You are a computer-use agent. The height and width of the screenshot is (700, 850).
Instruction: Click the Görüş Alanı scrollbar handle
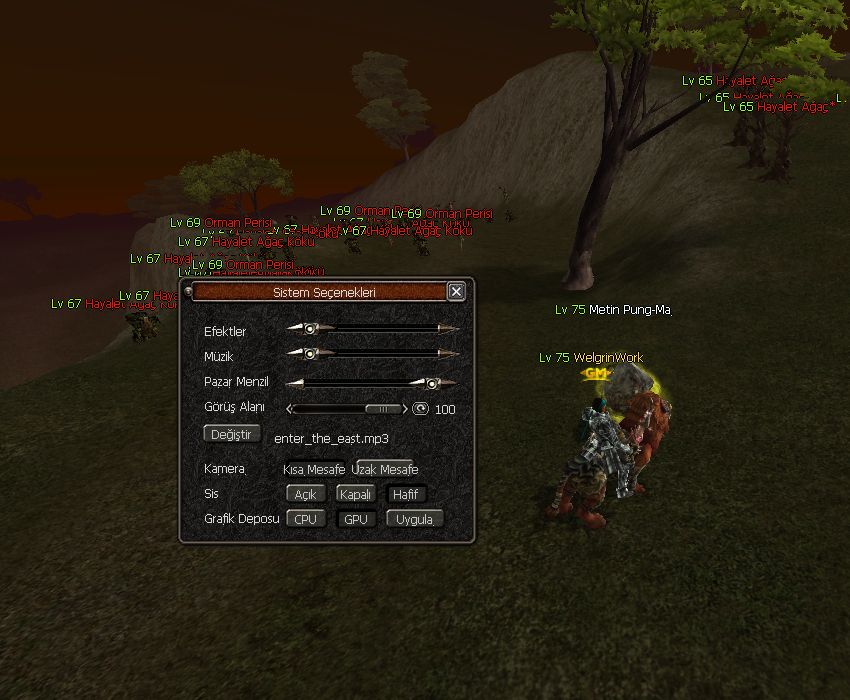click(380, 408)
